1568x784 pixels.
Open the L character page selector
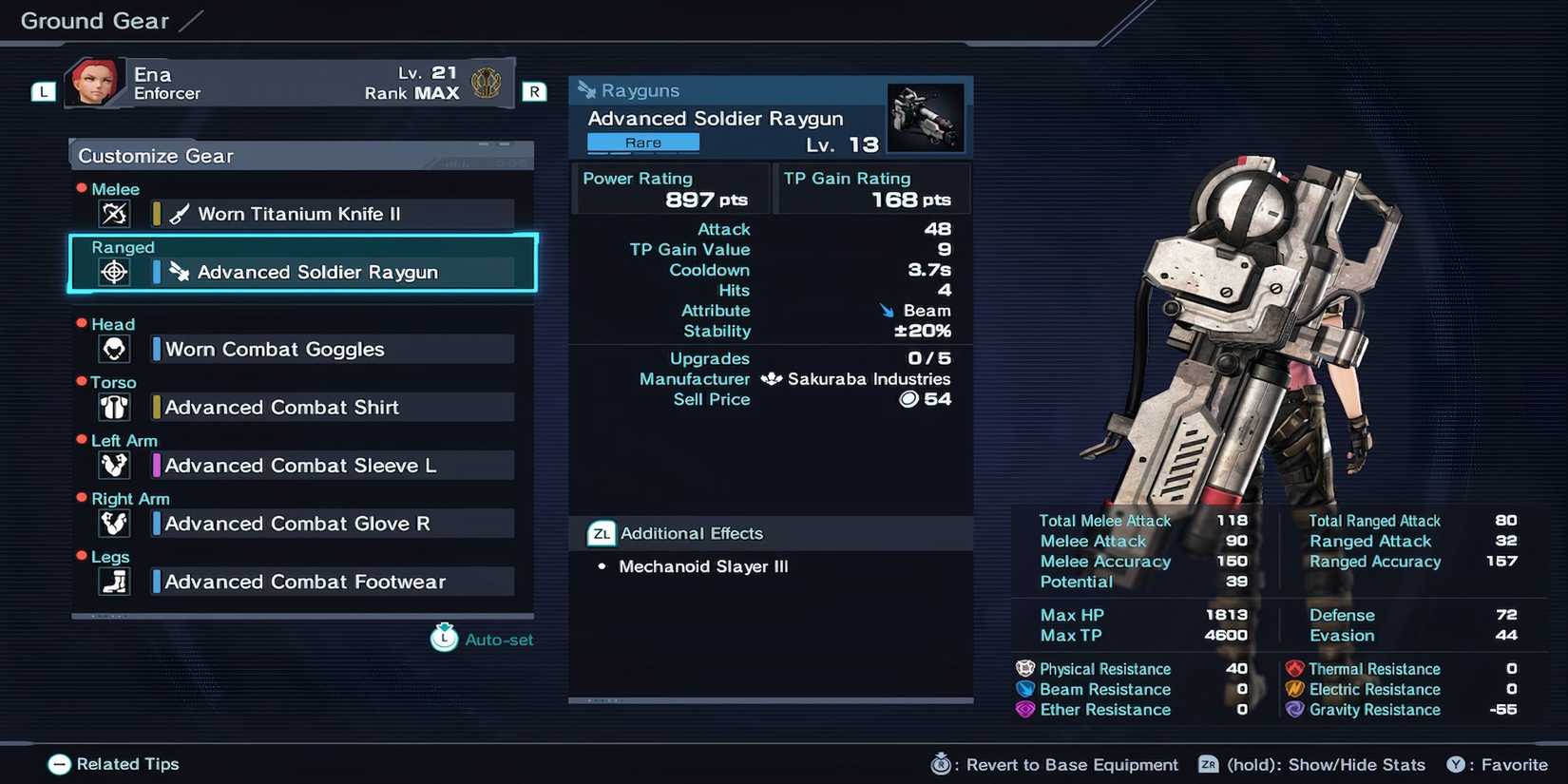pyautogui.click(x=42, y=91)
